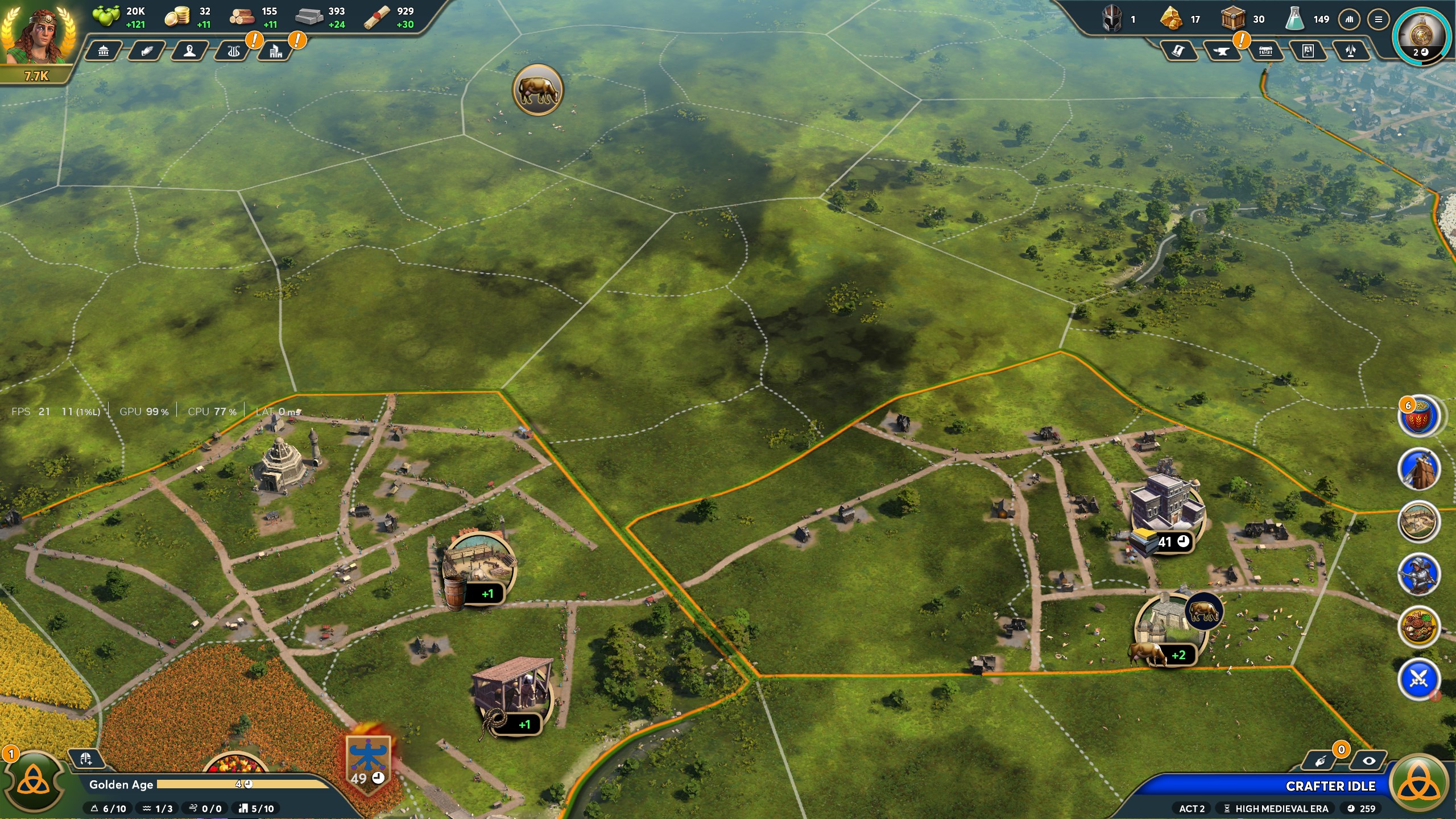Image resolution: width=1456 pixels, height=819 pixels.
Task: Open the exclamation scroll panel
Action: (x=1178, y=52)
